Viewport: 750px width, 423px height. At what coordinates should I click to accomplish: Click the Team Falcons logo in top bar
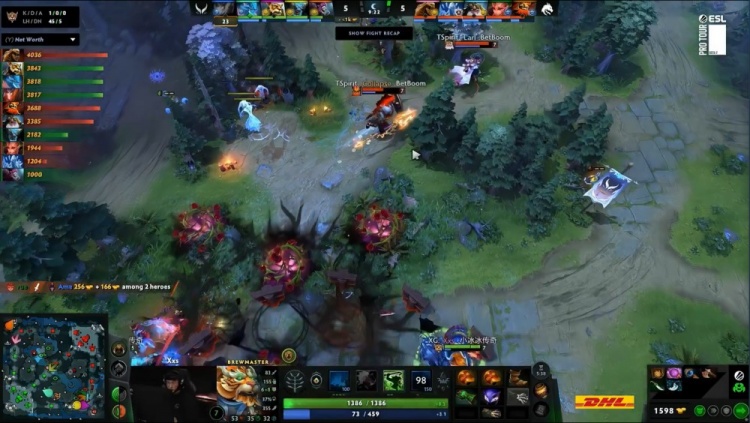(x=201, y=8)
